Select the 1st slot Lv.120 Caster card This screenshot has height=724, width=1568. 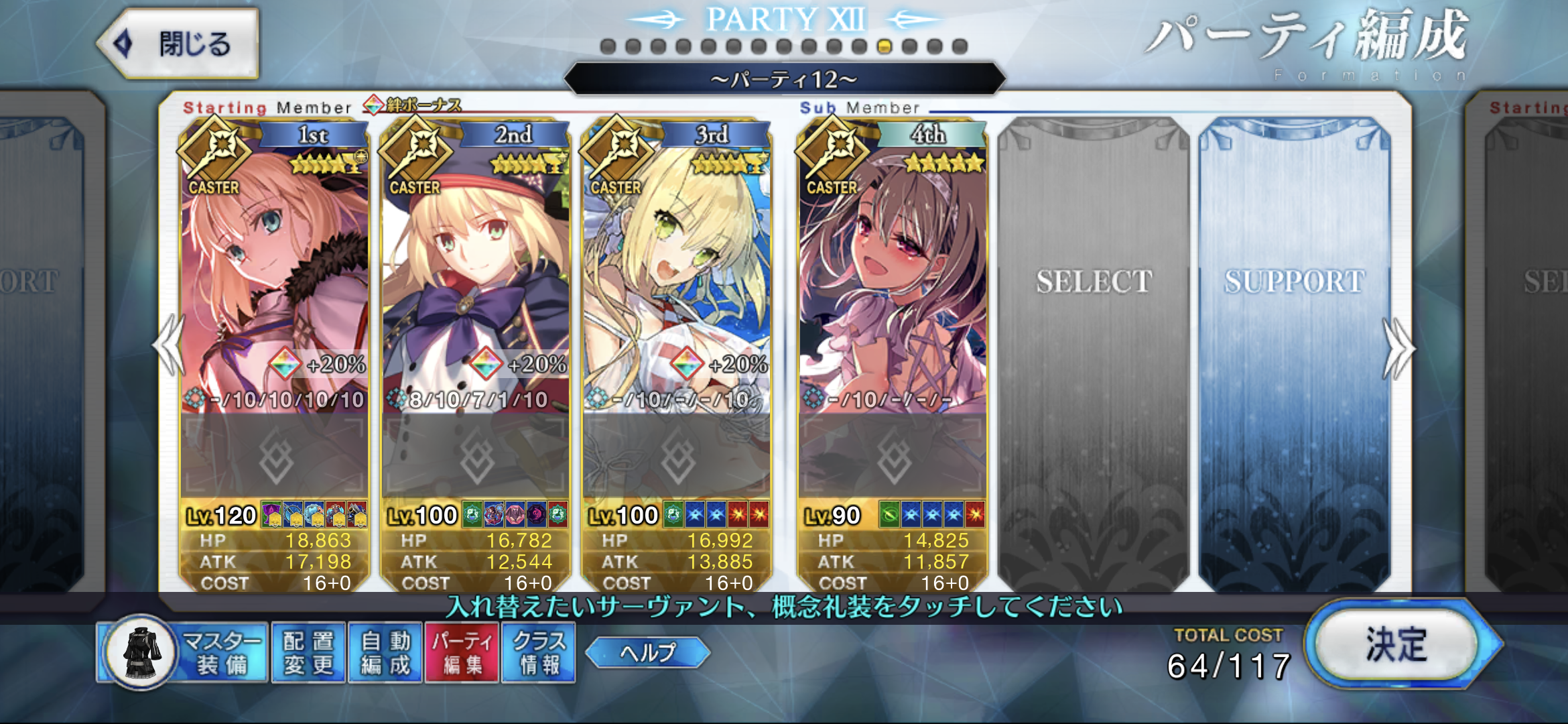point(275,282)
